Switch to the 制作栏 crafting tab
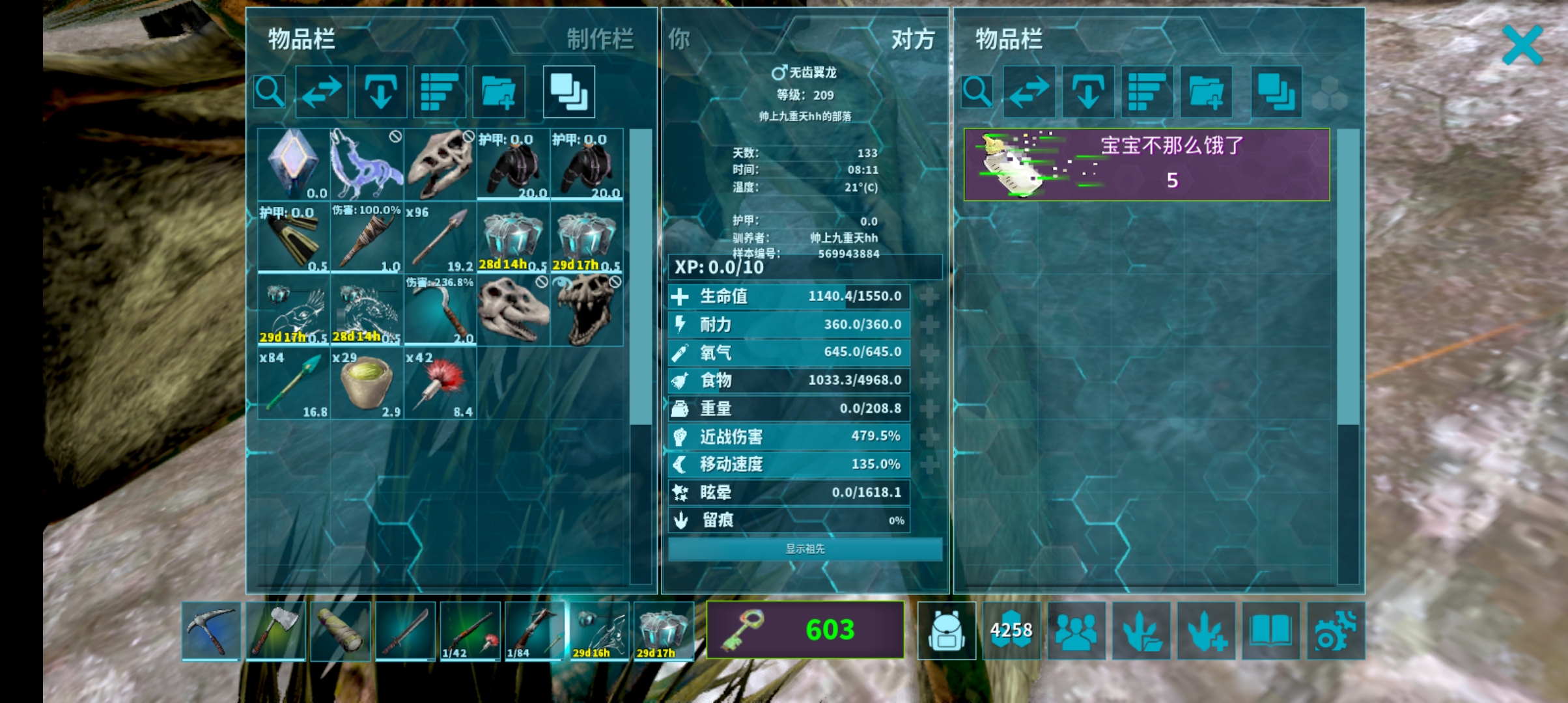 599,40
